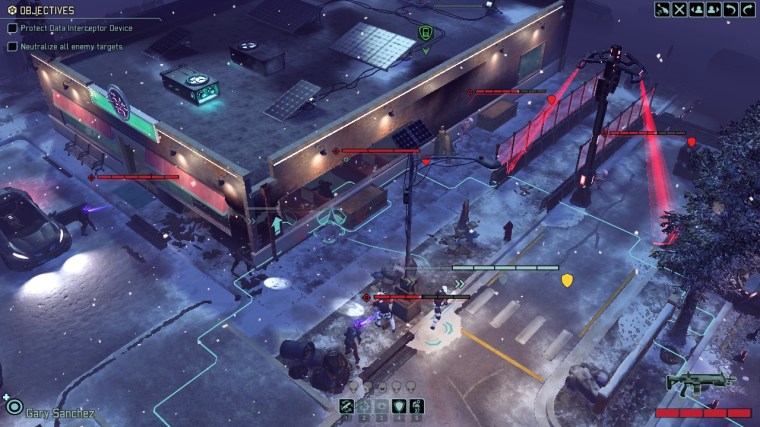The width and height of the screenshot is (760, 427).
Task: Activate the shield-shaped Hunker Down ability
Action: coord(399,406)
